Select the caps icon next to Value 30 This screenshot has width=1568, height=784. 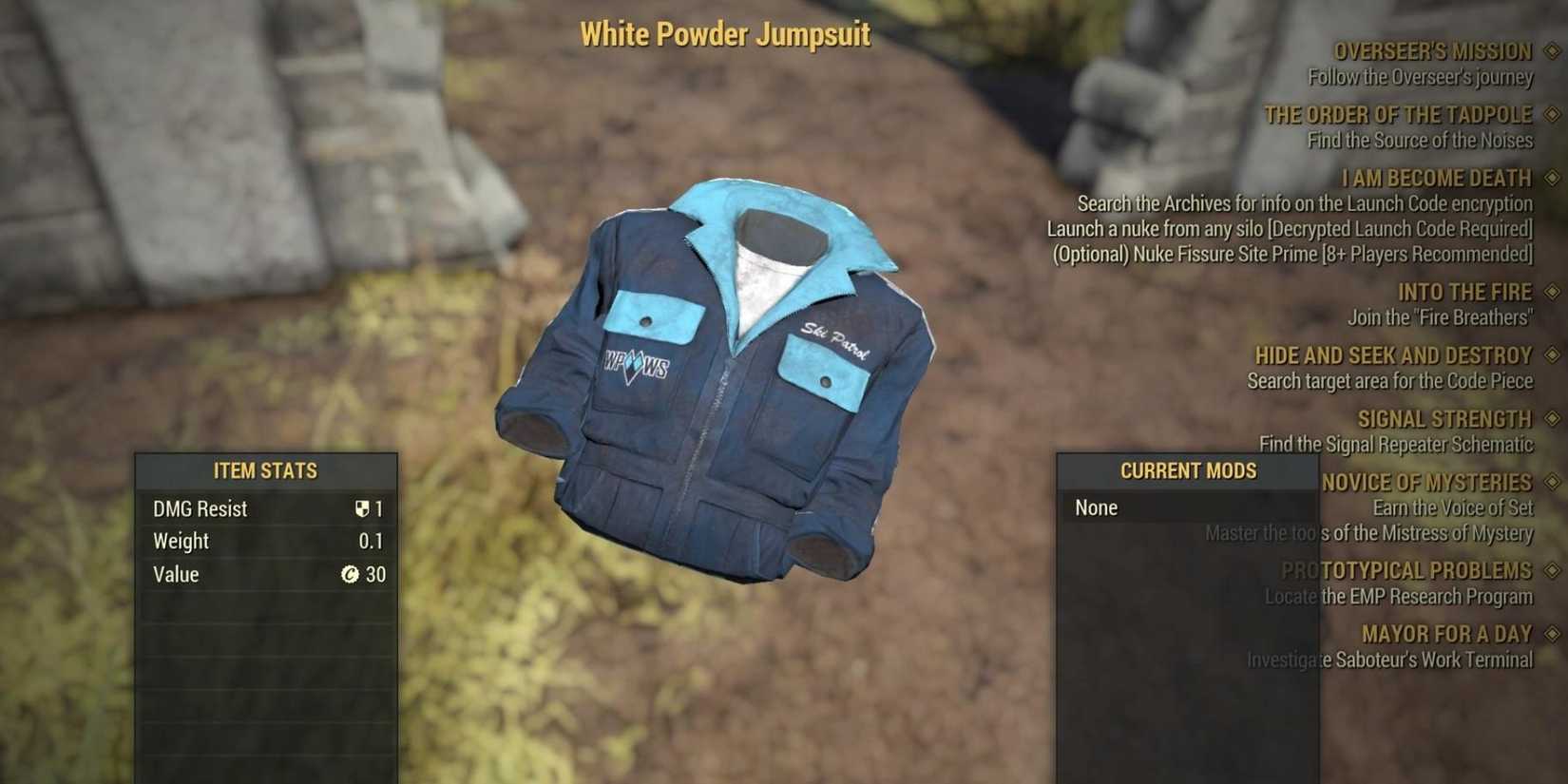click(351, 574)
